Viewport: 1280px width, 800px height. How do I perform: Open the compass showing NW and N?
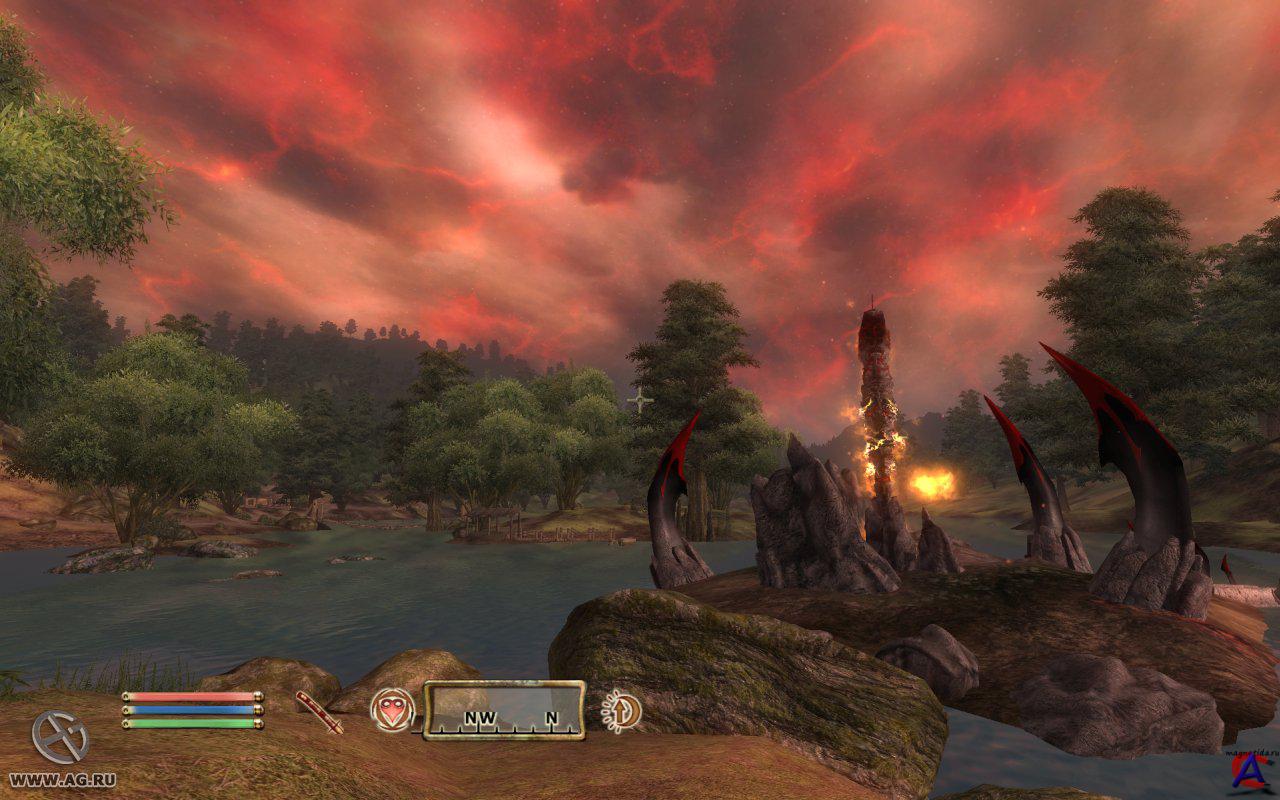(x=504, y=710)
